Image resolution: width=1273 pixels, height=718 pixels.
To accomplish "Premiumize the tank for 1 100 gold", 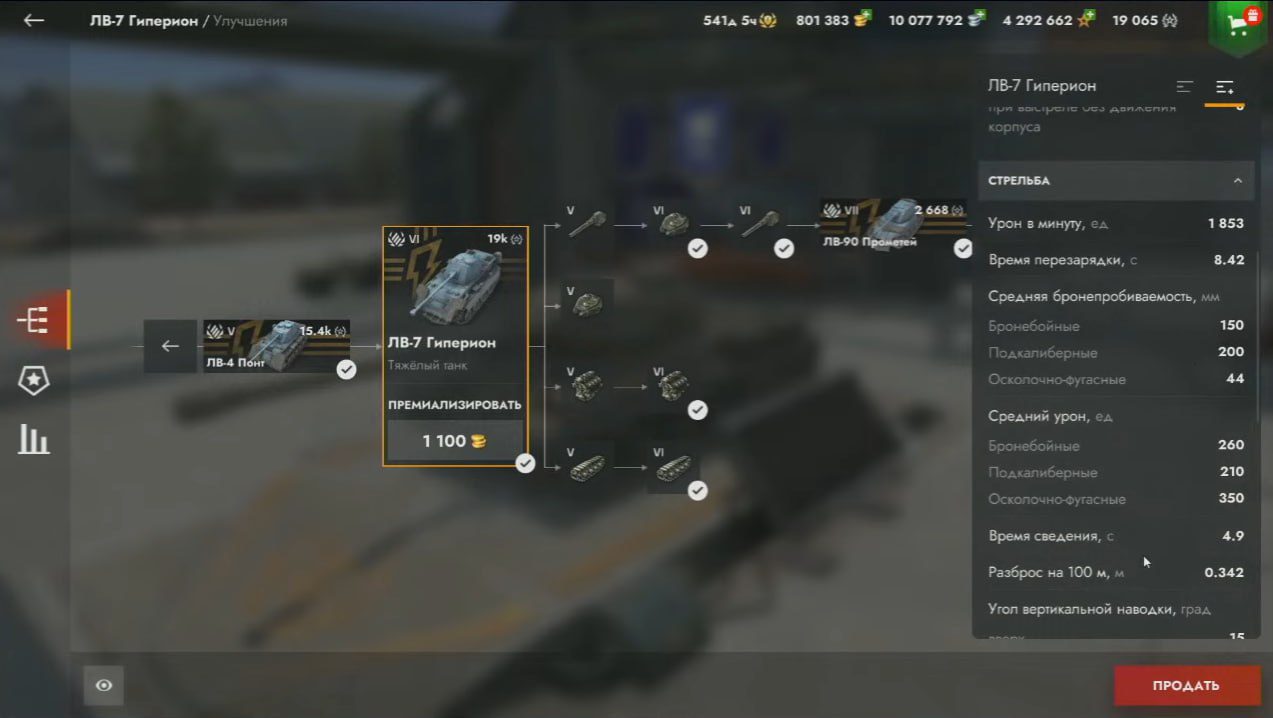I will click(455, 440).
